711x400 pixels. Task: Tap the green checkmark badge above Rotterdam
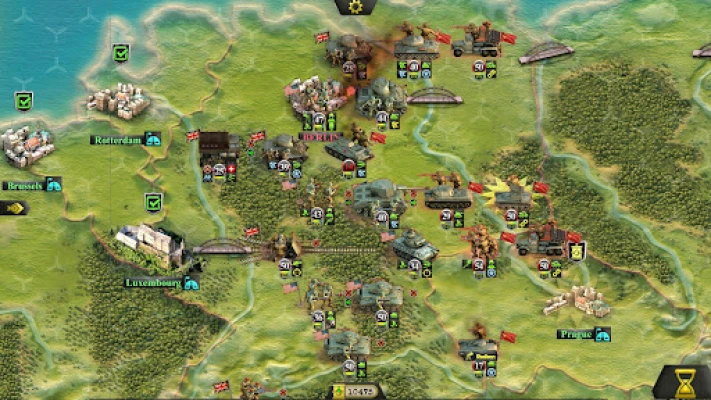click(x=121, y=53)
